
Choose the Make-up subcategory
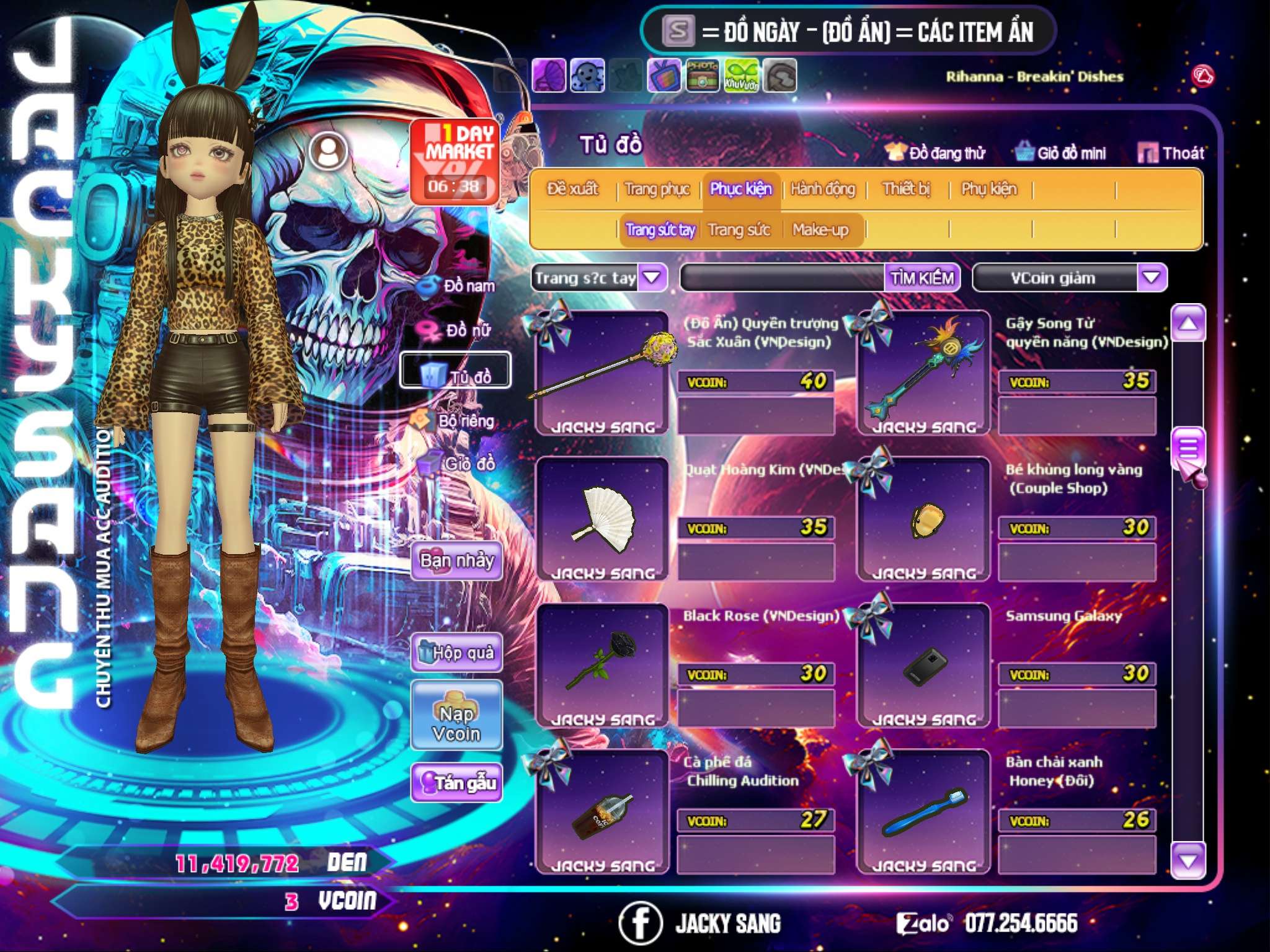[820, 230]
